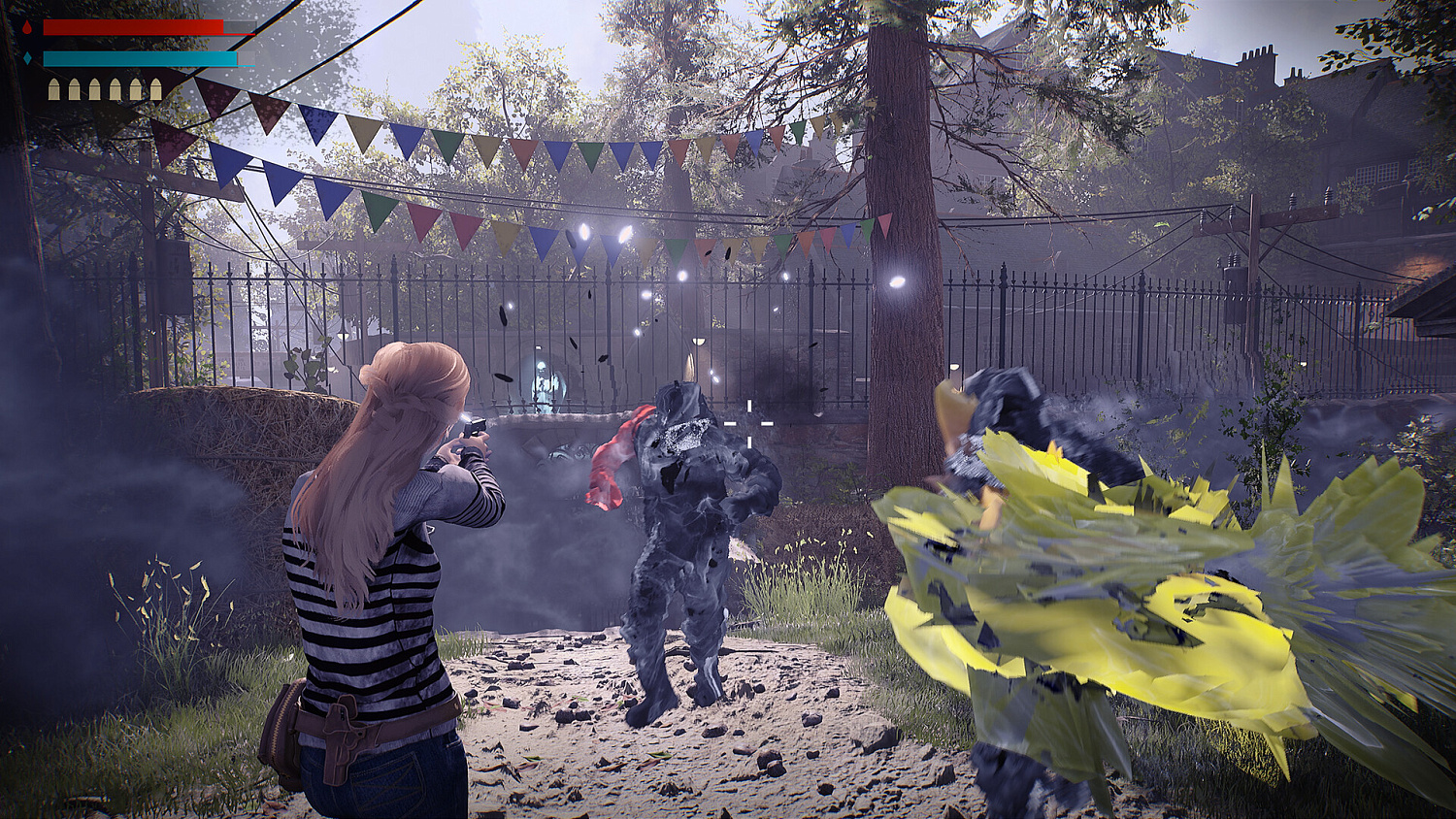Select the cyan diamond focus icon
The width and height of the screenshot is (1456, 819).
[27, 57]
